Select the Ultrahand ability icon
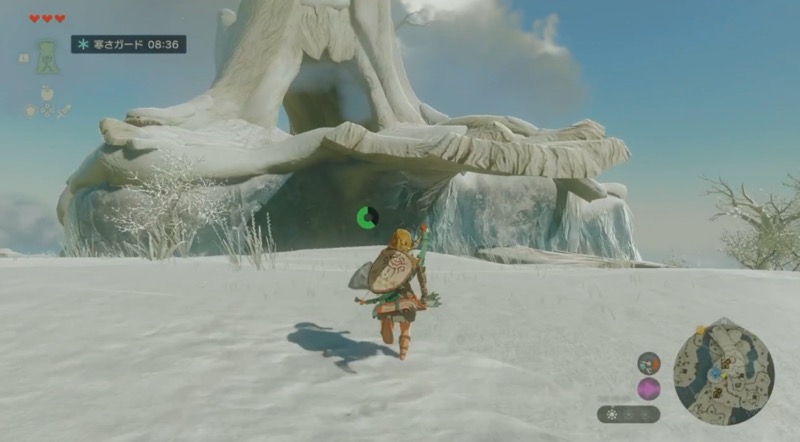This screenshot has height=442, width=800. pos(47,56)
